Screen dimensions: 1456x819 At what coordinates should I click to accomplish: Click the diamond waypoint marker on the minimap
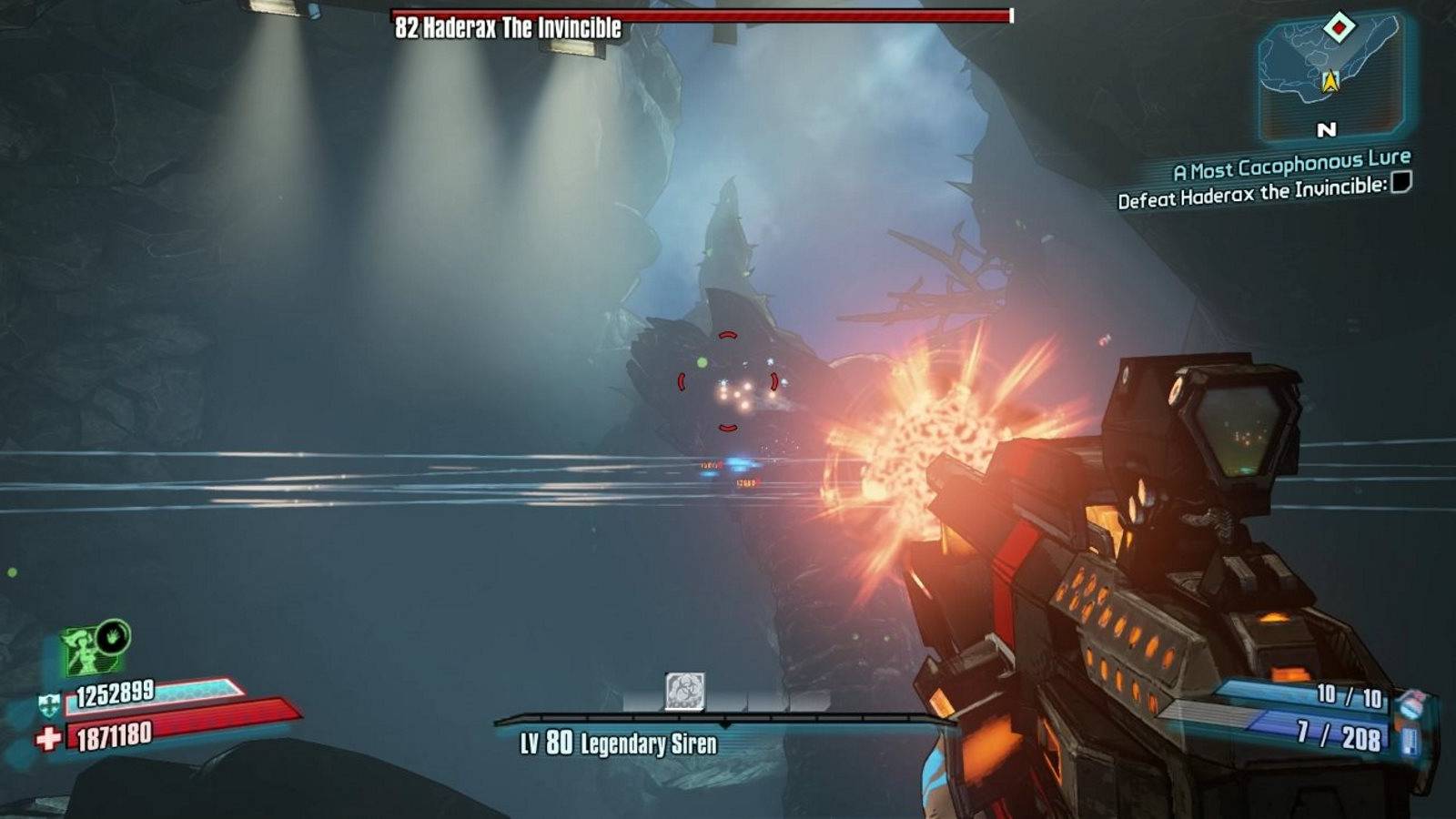(1339, 27)
